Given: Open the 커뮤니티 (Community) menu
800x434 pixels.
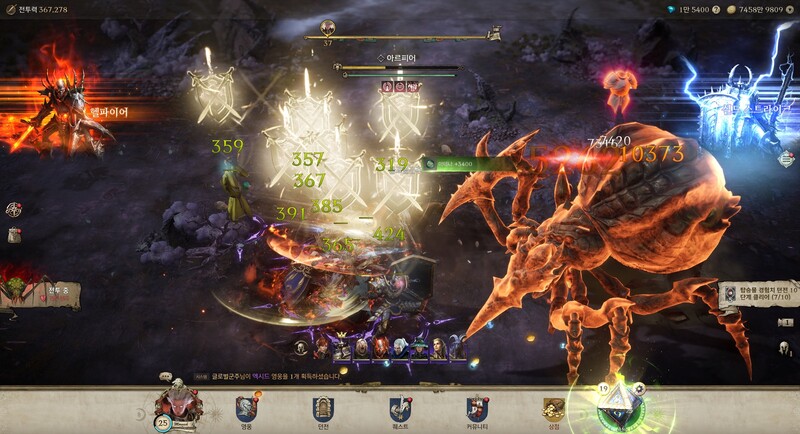Looking at the screenshot, I should 477,408.
